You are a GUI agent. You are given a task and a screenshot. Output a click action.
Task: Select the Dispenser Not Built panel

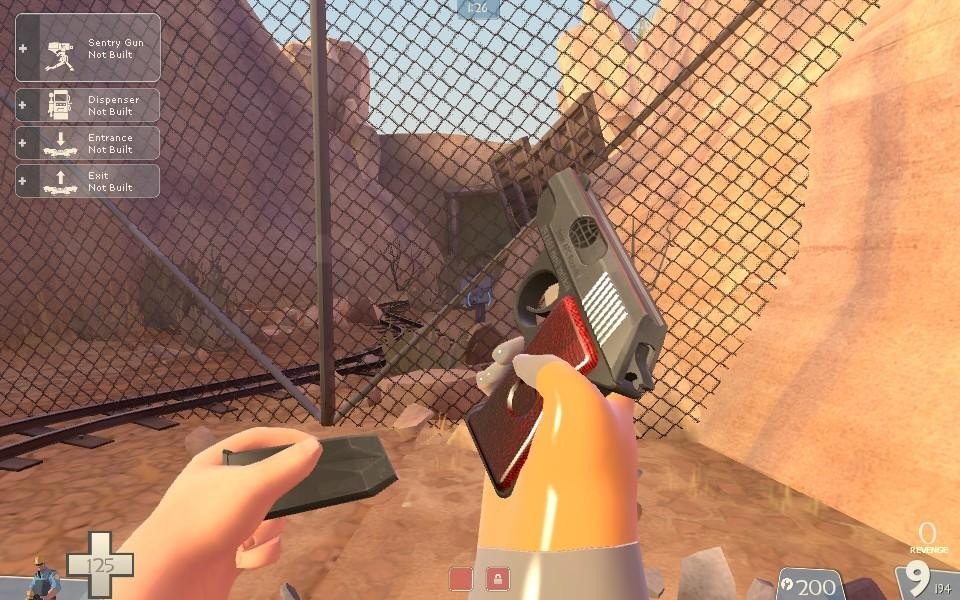click(88, 105)
